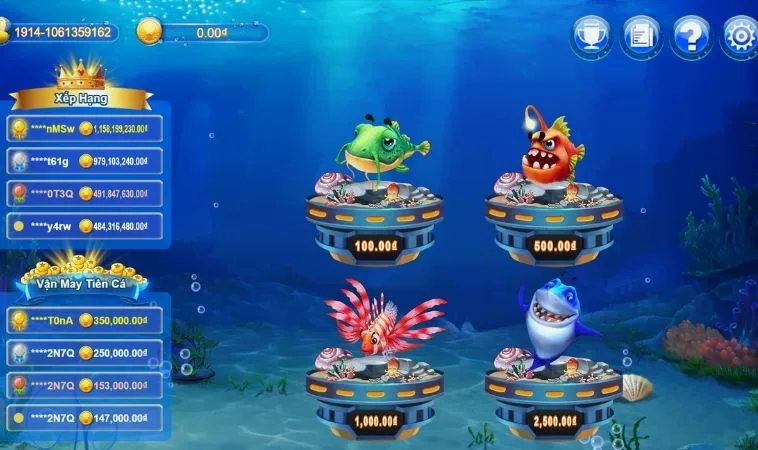
Task: Click the coin balance display
Action: point(203,33)
